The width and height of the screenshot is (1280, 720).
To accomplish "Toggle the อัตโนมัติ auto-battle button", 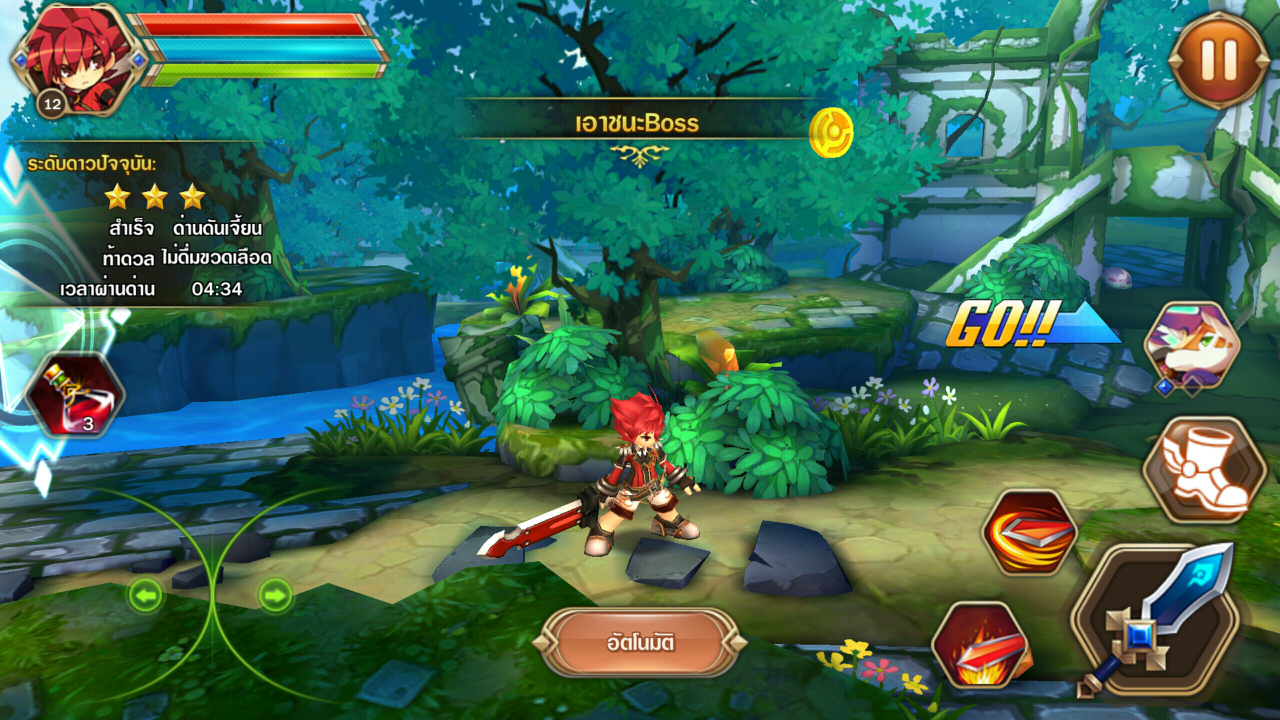I will pyautogui.click(x=640, y=643).
